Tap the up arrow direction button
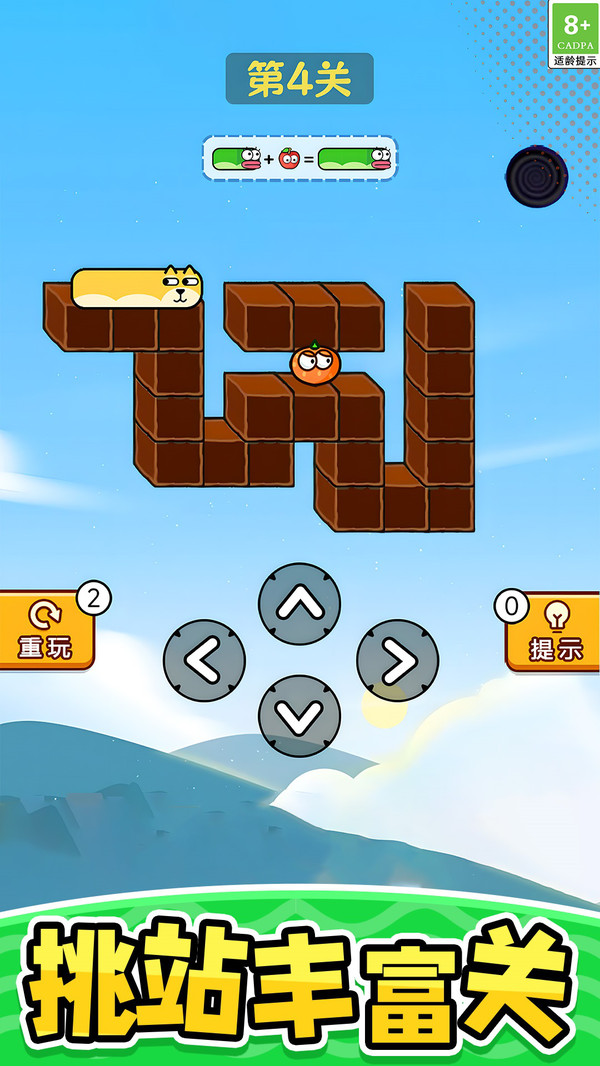 point(299,604)
